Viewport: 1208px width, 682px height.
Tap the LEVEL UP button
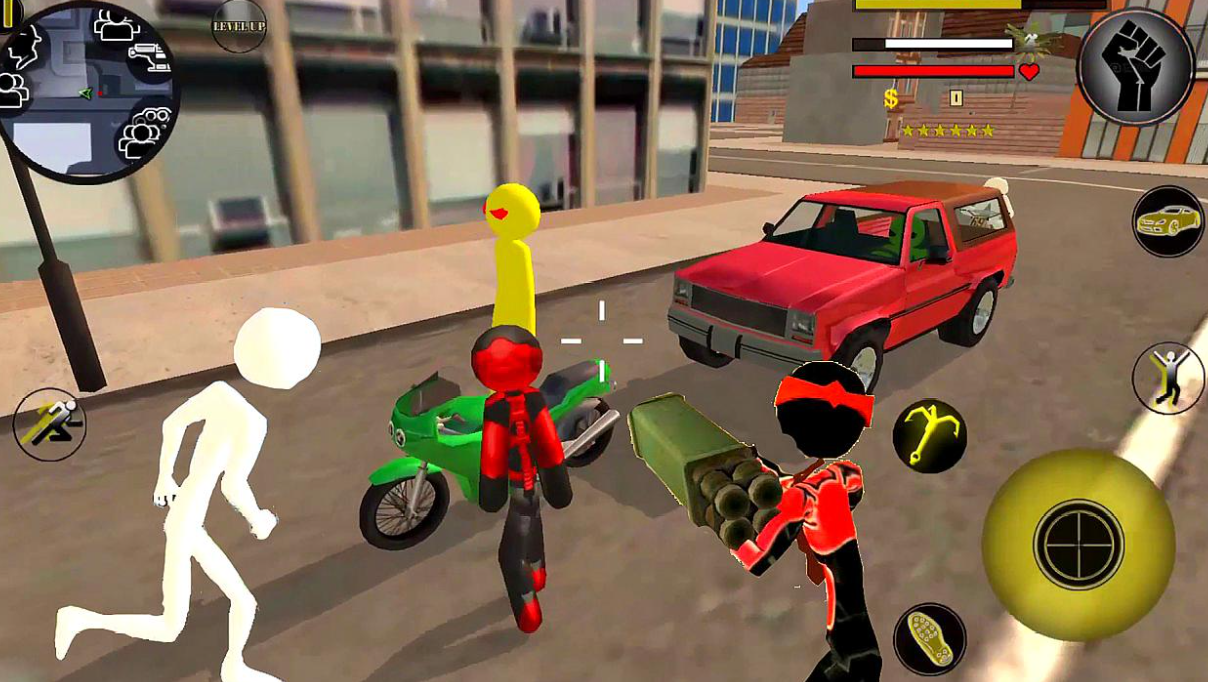tap(239, 26)
